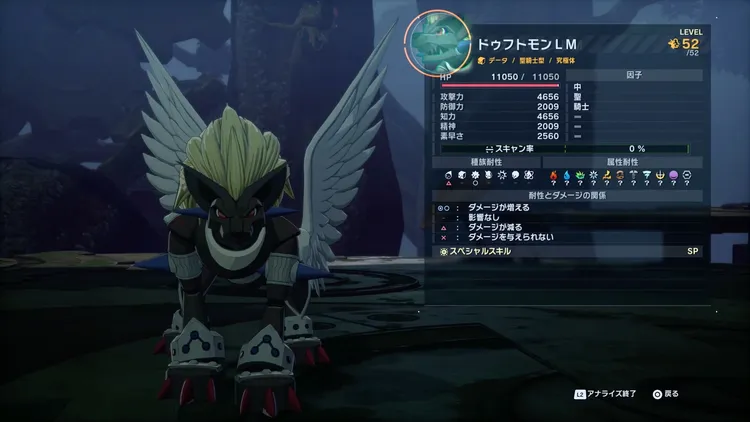Select the water drop resistance icon

(x=567, y=174)
